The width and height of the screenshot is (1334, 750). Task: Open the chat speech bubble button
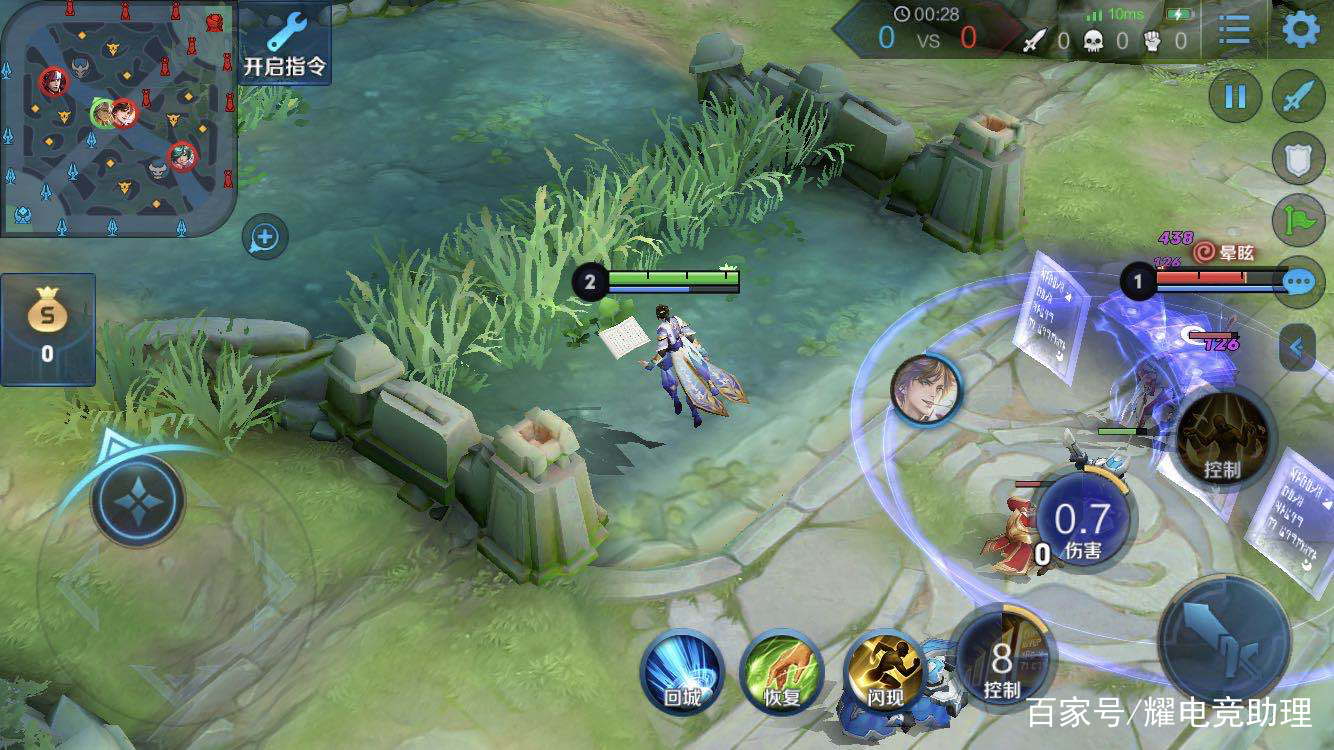pos(1298,282)
